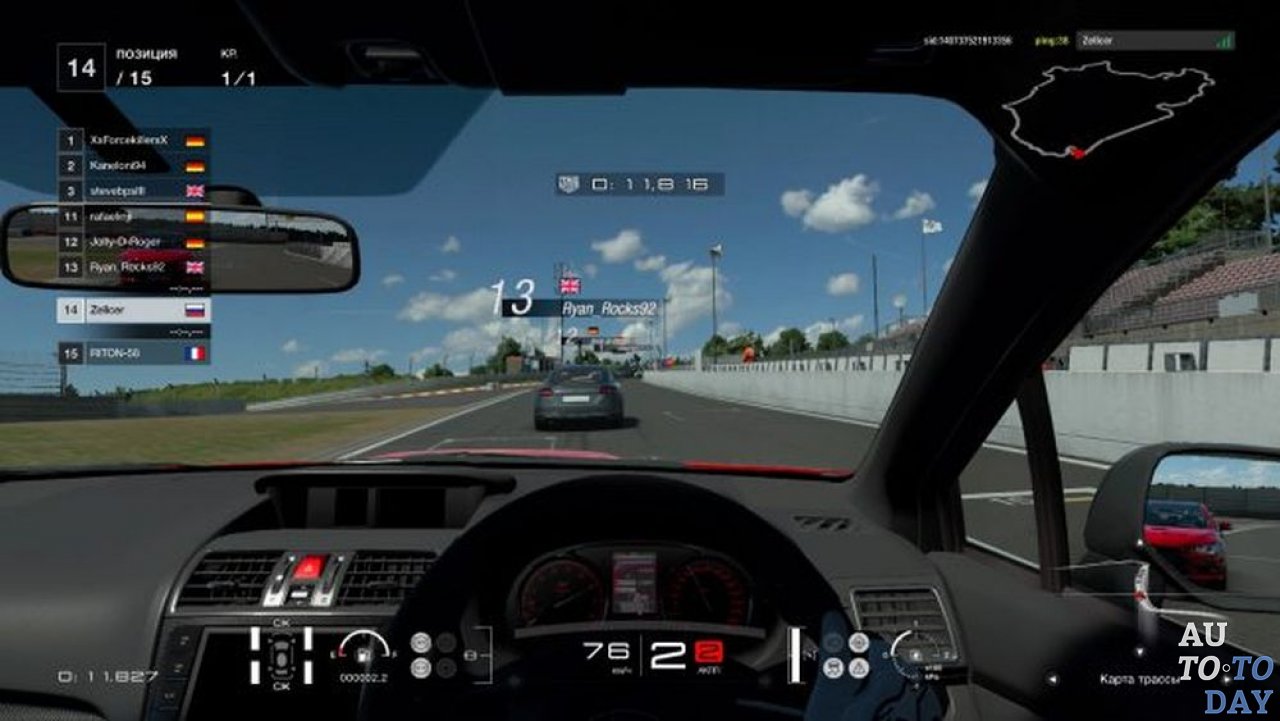Image resolution: width=1280 pixels, height=721 pixels.
Task: Highlight the Zelicer row at position 14
Action: click(133, 310)
